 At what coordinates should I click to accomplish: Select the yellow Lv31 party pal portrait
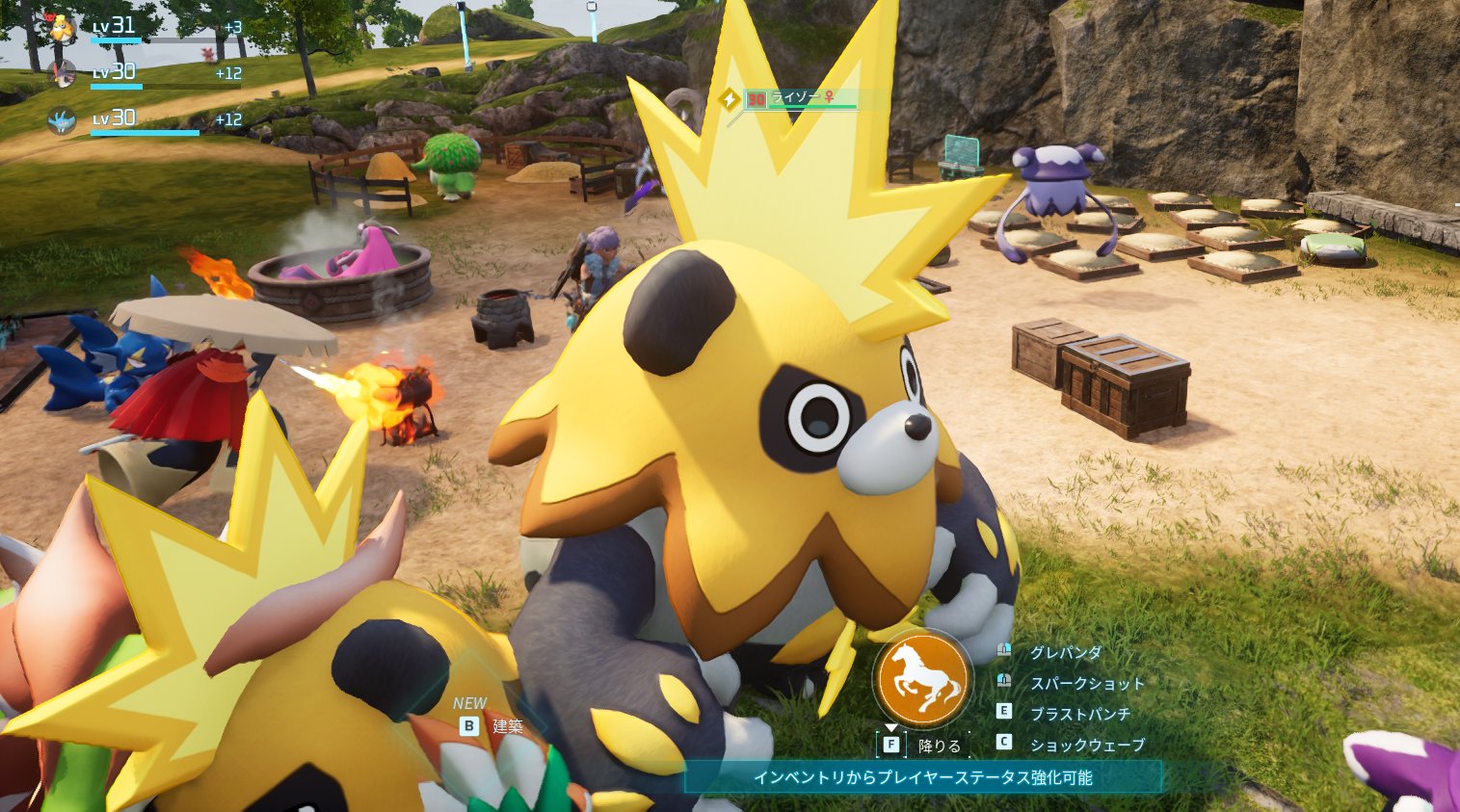pyautogui.click(x=63, y=28)
